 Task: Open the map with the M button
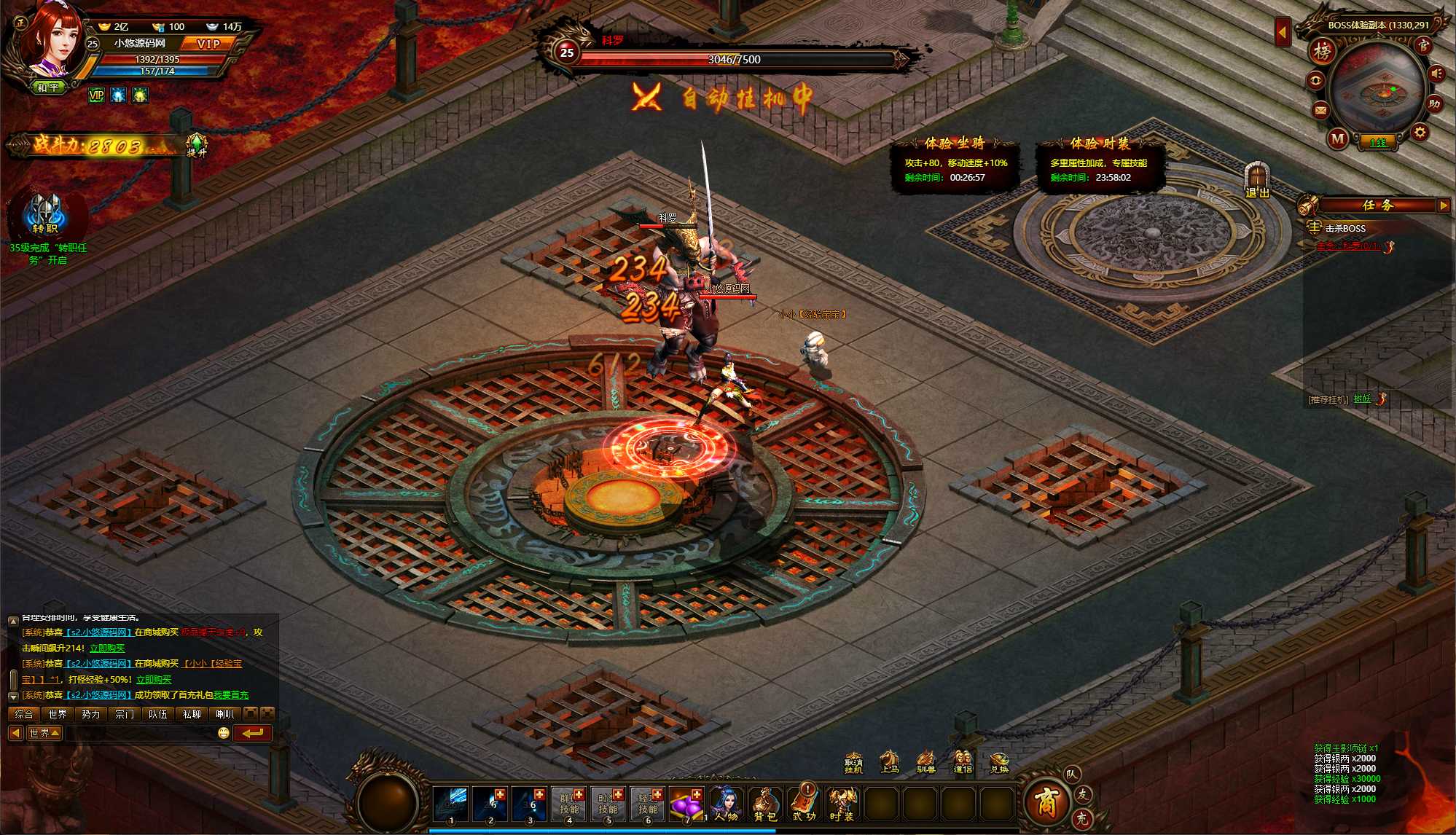[x=1337, y=138]
